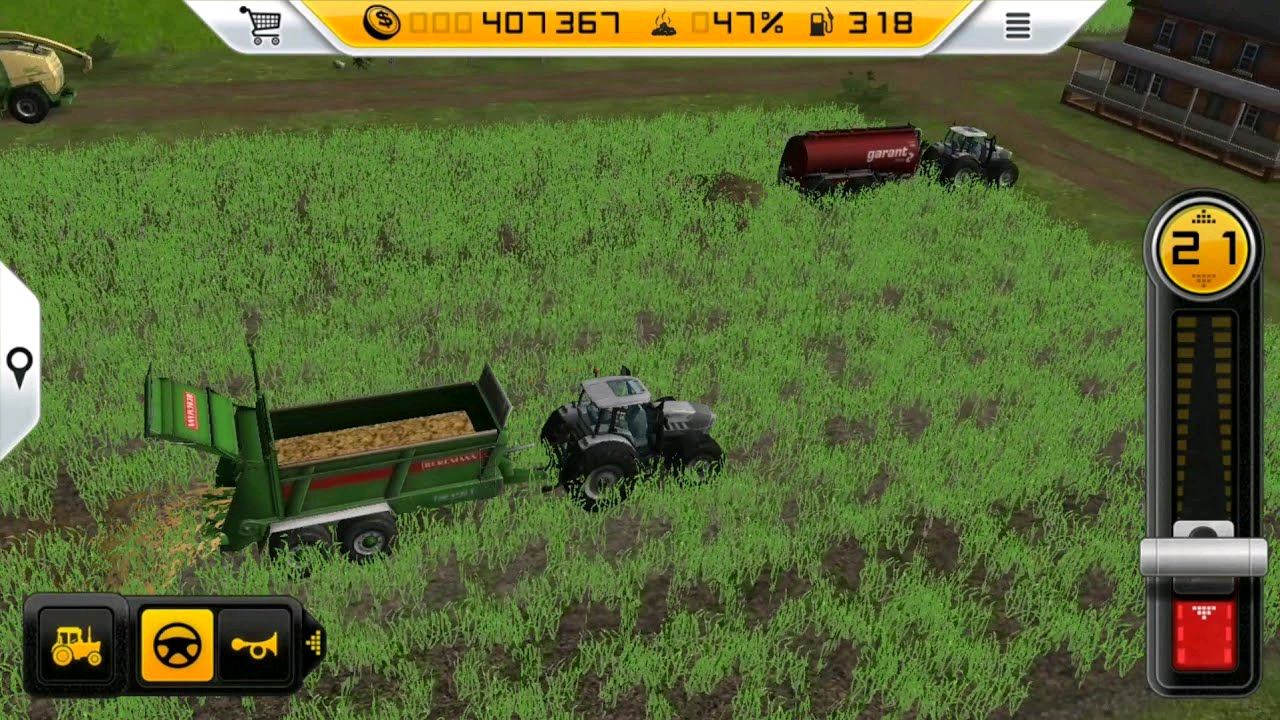Viewport: 1280px width, 720px height.
Task: Sound the horn button
Action: pos(254,646)
